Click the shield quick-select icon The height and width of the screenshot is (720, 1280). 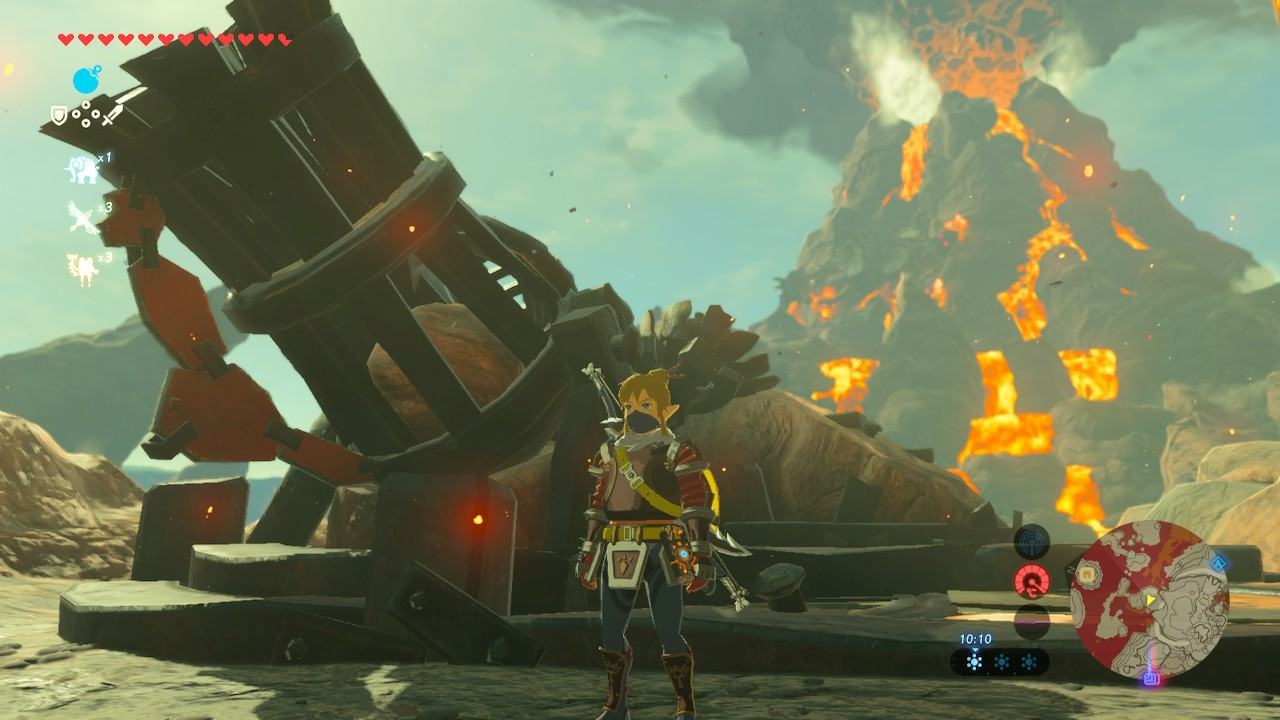pyautogui.click(x=58, y=117)
